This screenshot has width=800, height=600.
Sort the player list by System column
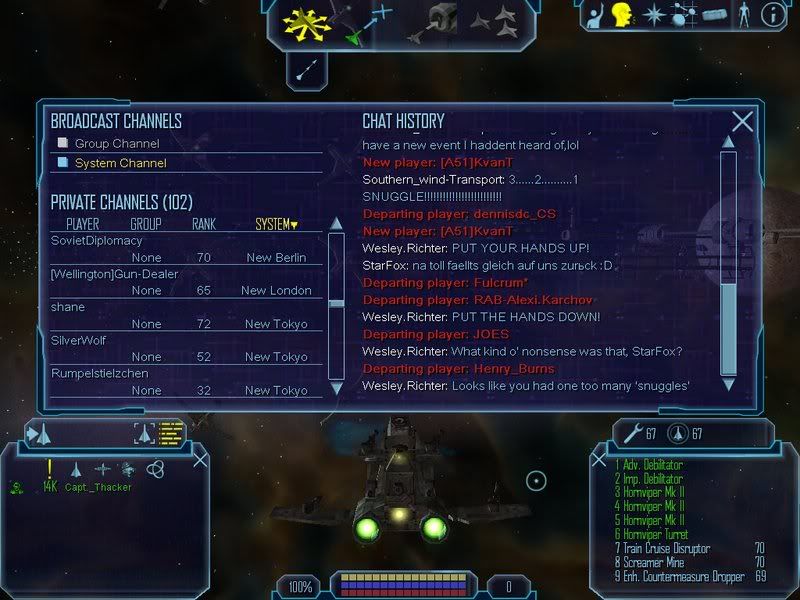276,224
